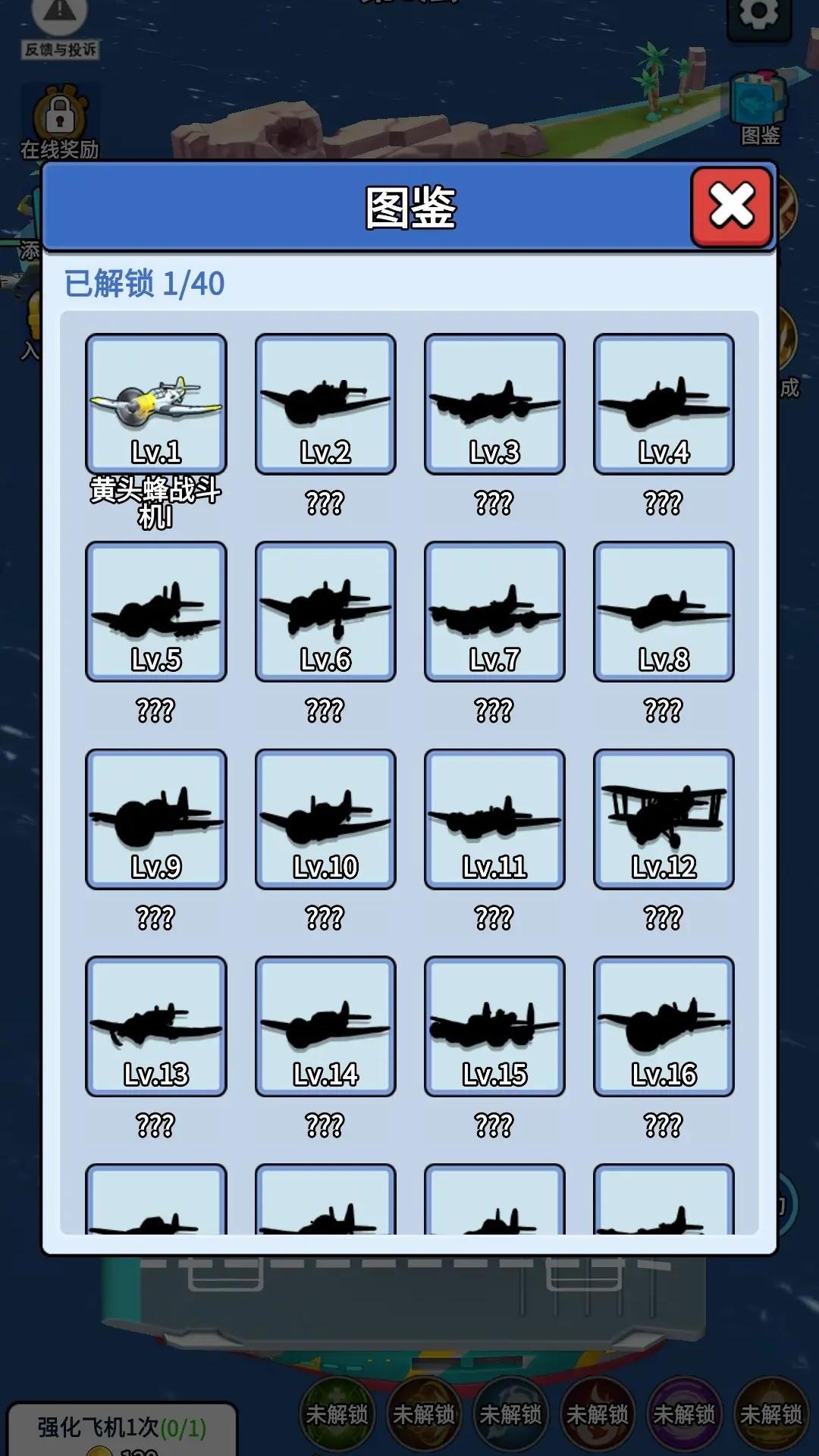This screenshot has width=819, height=1456.
Task: Pick the Lv.4 locked aircraft tile
Action: tap(664, 404)
